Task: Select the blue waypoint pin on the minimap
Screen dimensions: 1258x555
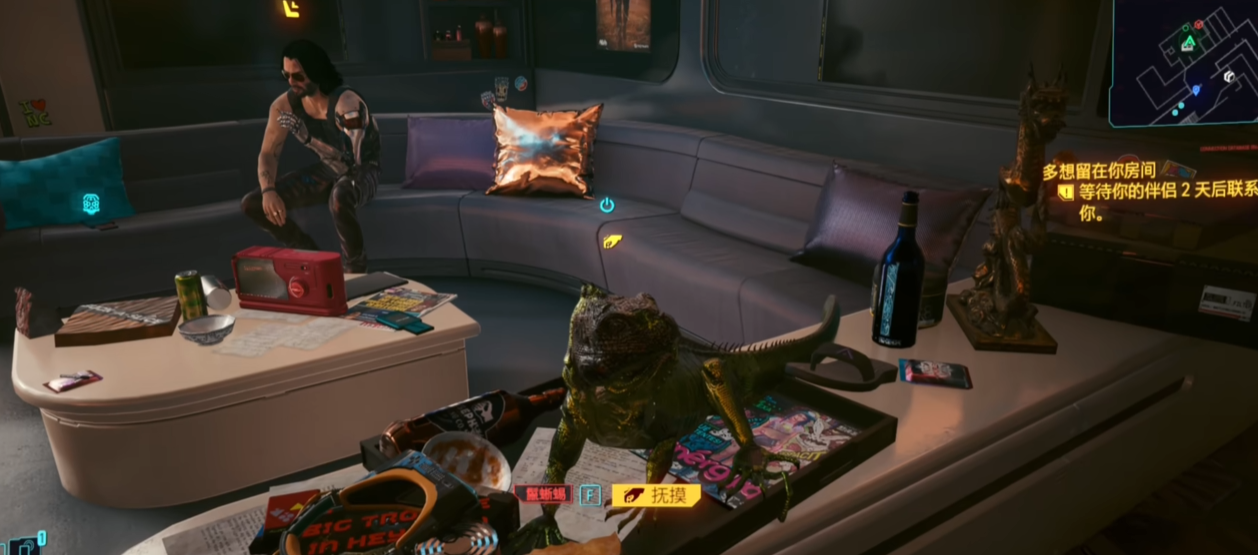Action: [1195, 90]
